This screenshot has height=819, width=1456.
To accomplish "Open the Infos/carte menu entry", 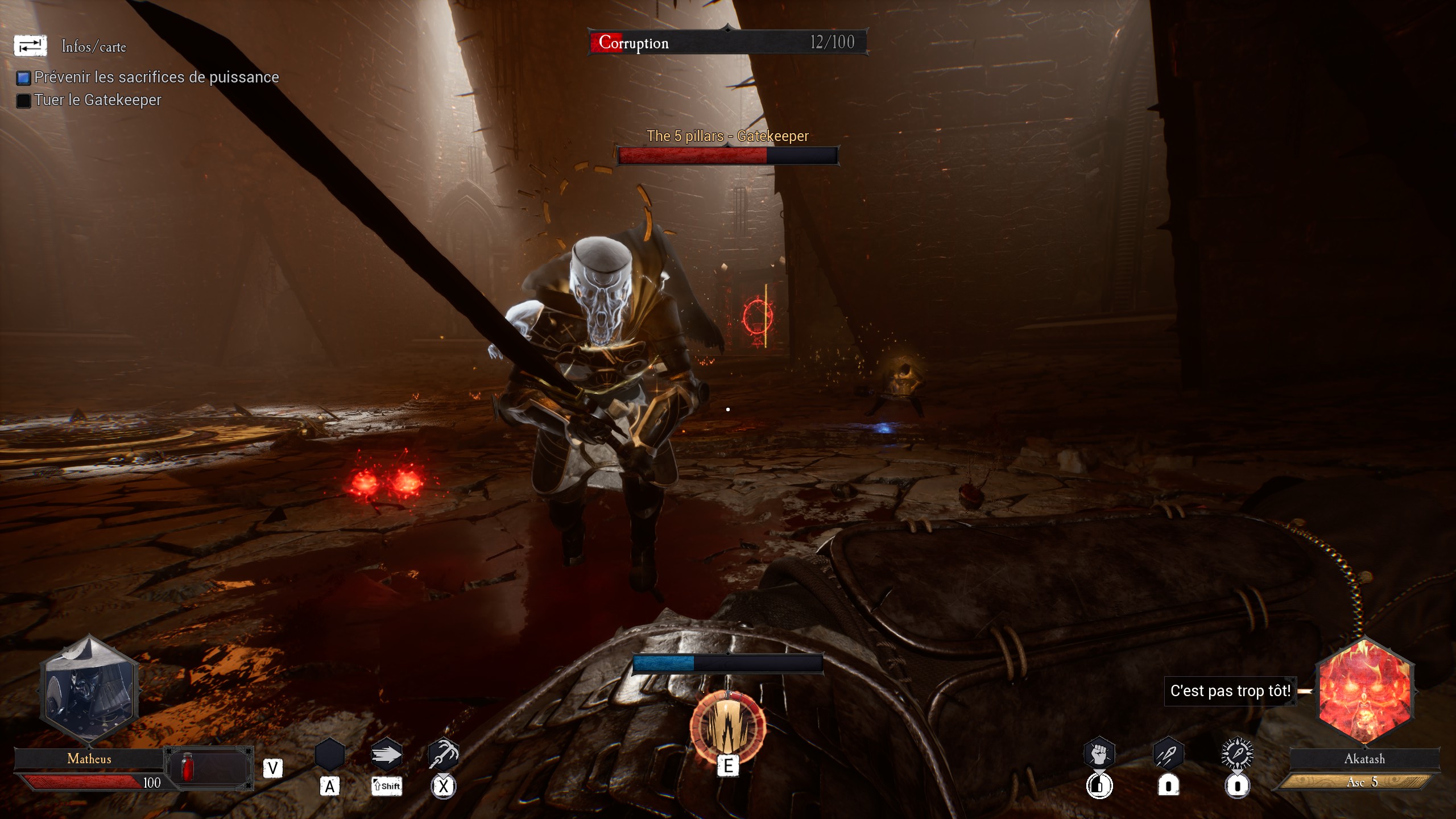I will coord(94,47).
